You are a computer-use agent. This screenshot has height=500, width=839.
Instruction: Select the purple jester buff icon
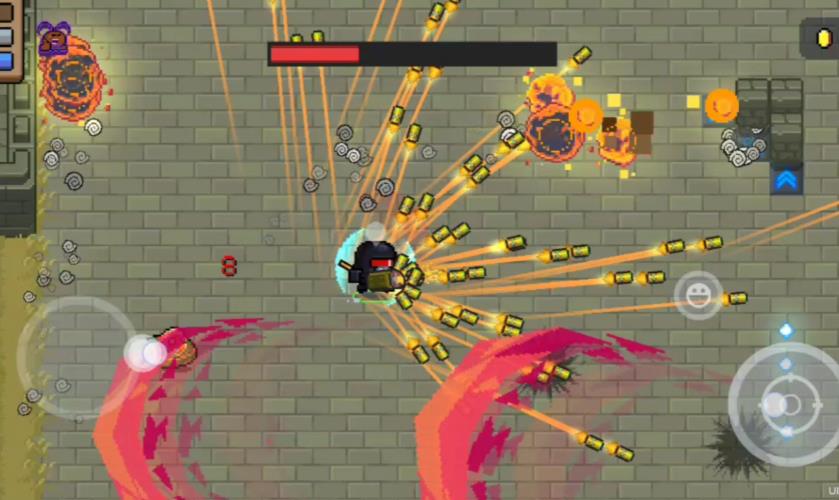pos(53,37)
